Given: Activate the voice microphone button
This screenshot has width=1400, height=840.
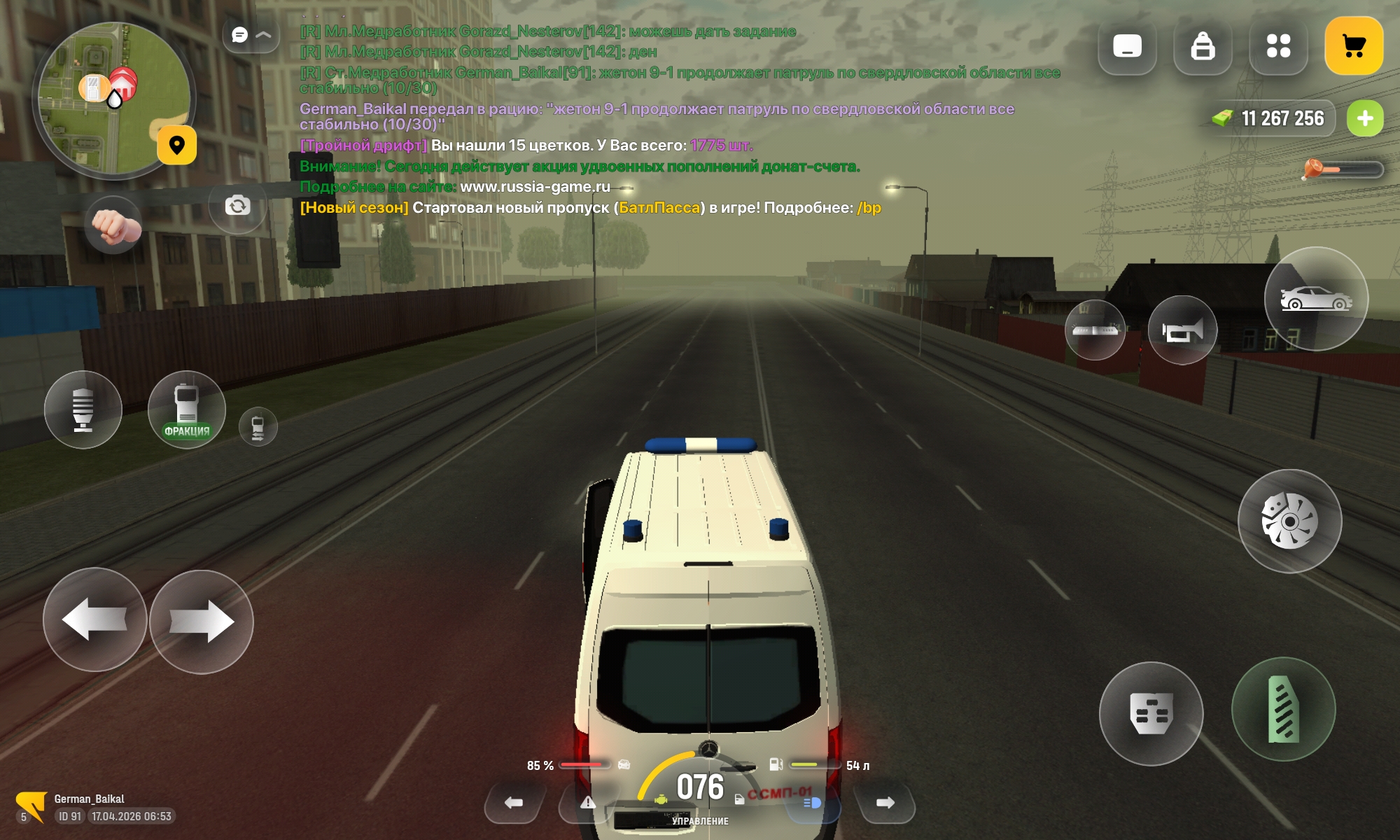Looking at the screenshot, I should (x=83, y=409).
